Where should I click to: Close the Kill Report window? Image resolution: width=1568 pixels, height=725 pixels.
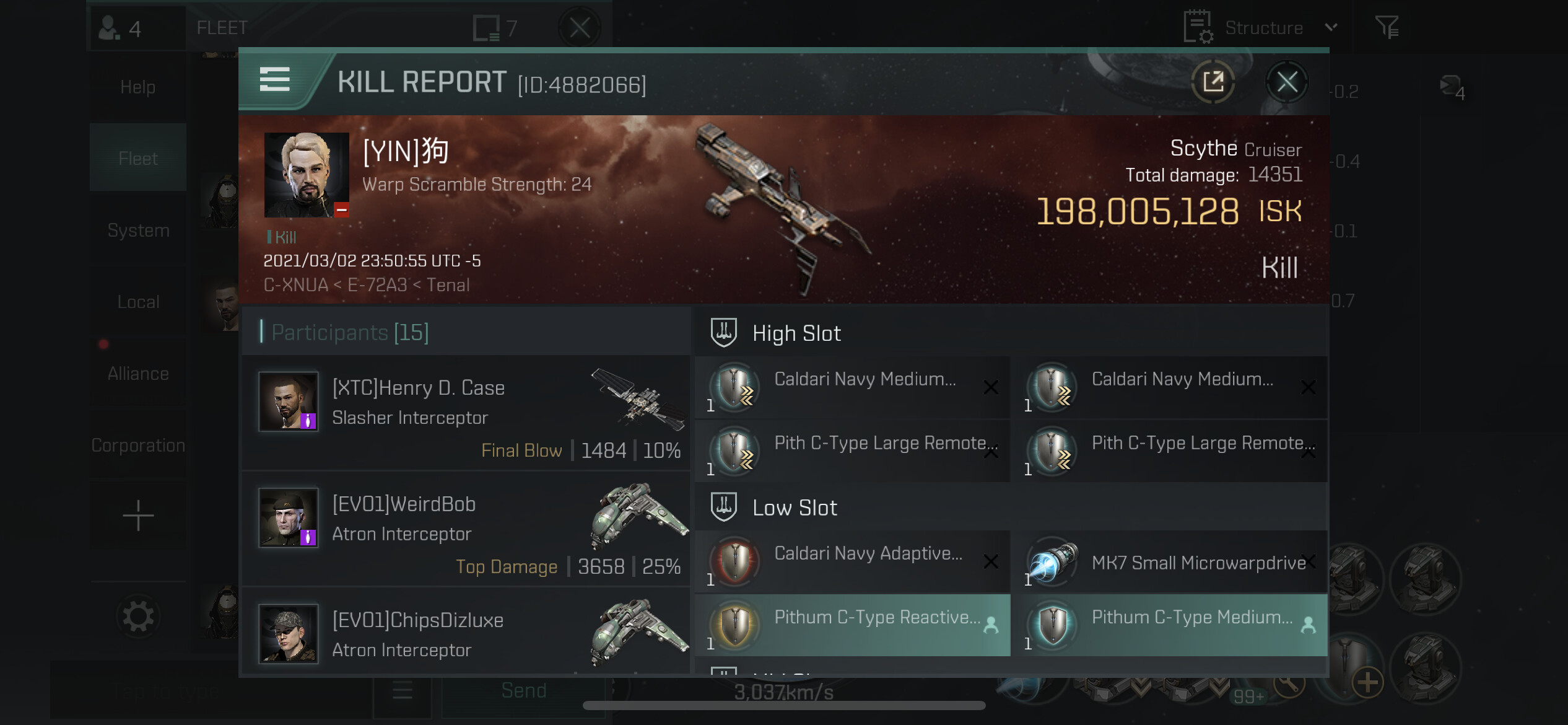pos(1287,82)
